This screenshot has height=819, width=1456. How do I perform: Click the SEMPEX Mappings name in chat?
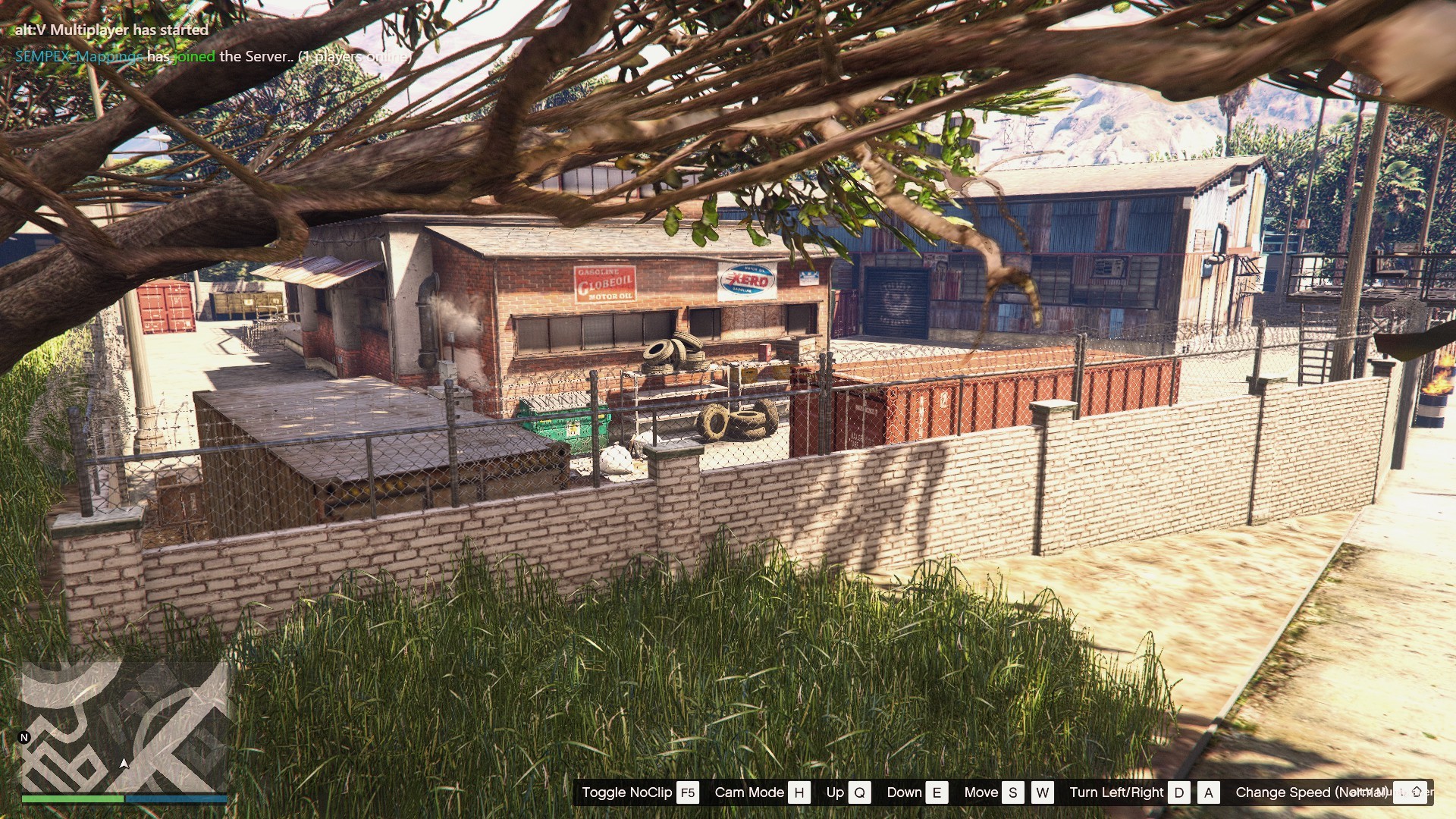tap(79, 56)
